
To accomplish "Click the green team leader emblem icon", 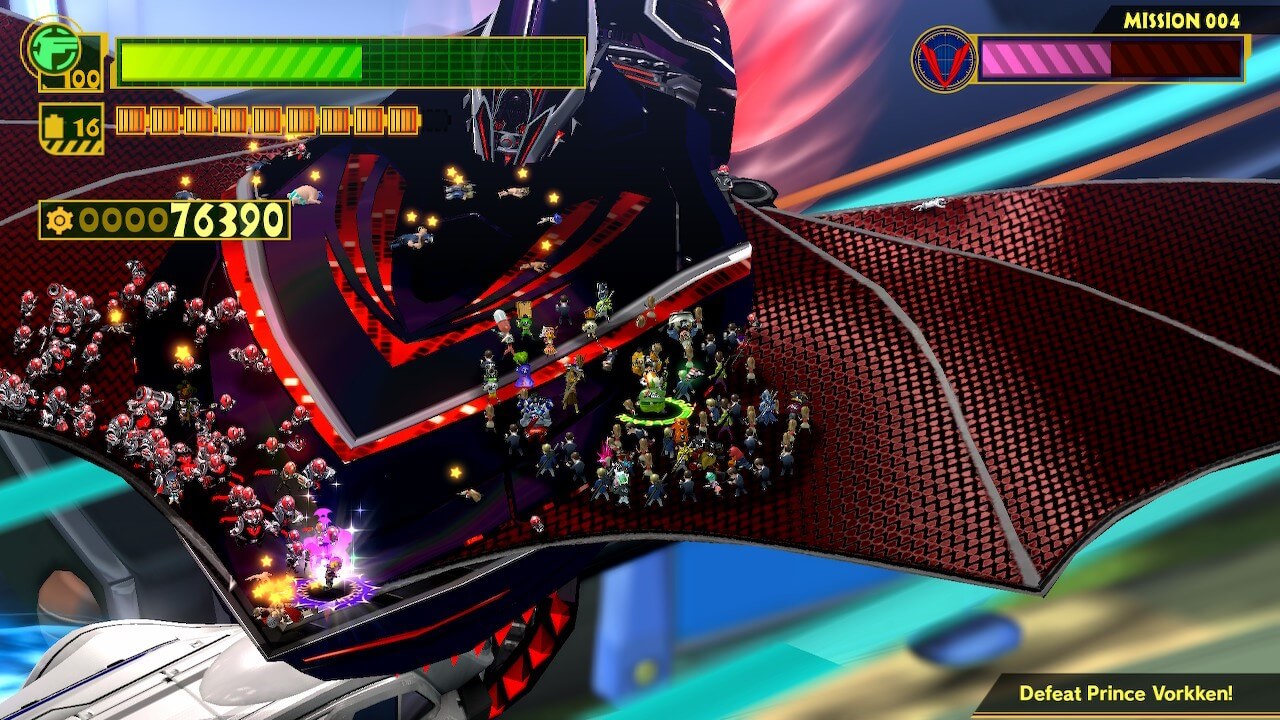I will [52, 46].
